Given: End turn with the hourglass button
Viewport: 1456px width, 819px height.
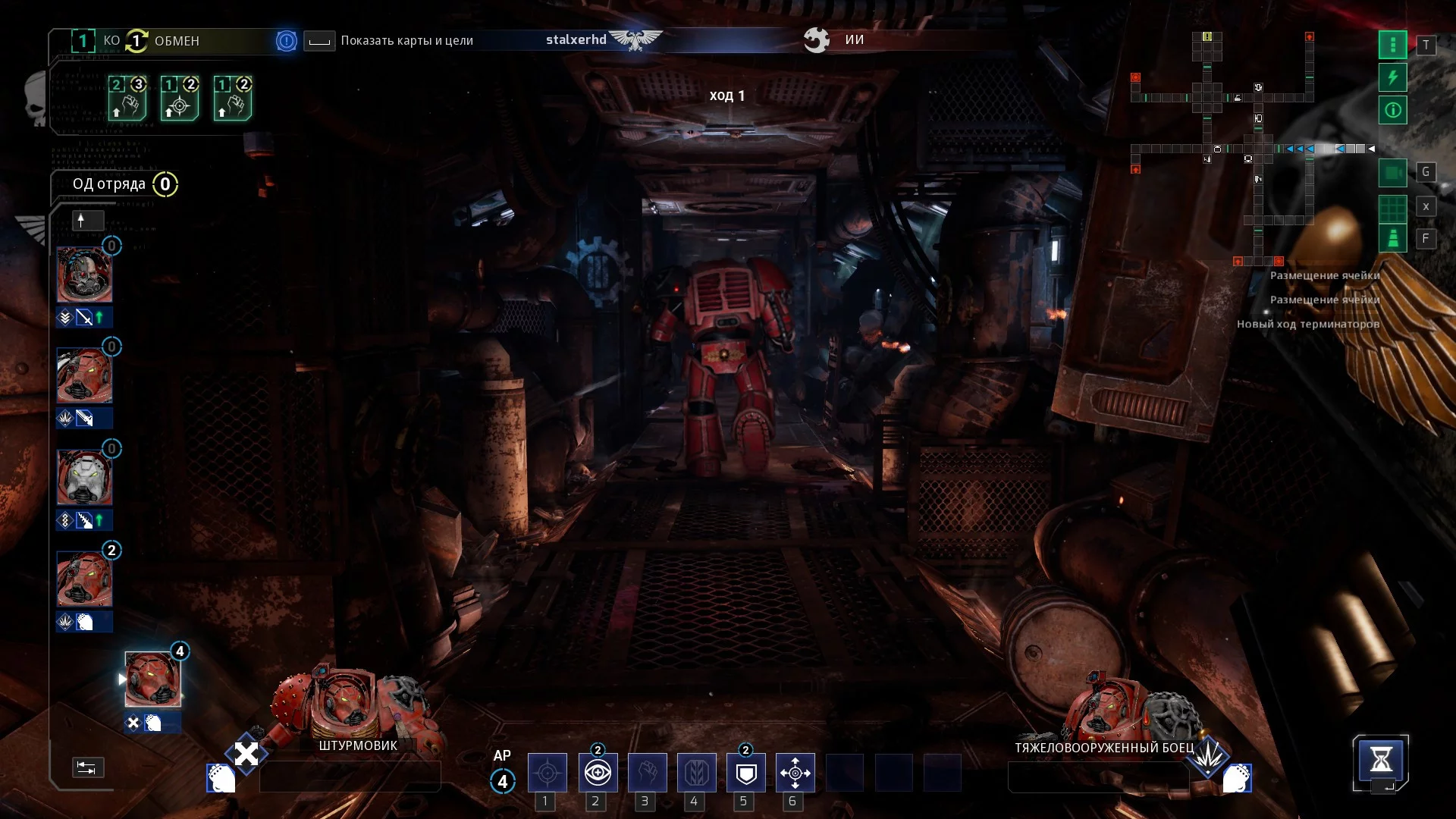Looking at the screenshot, I should pos(1380,760).
